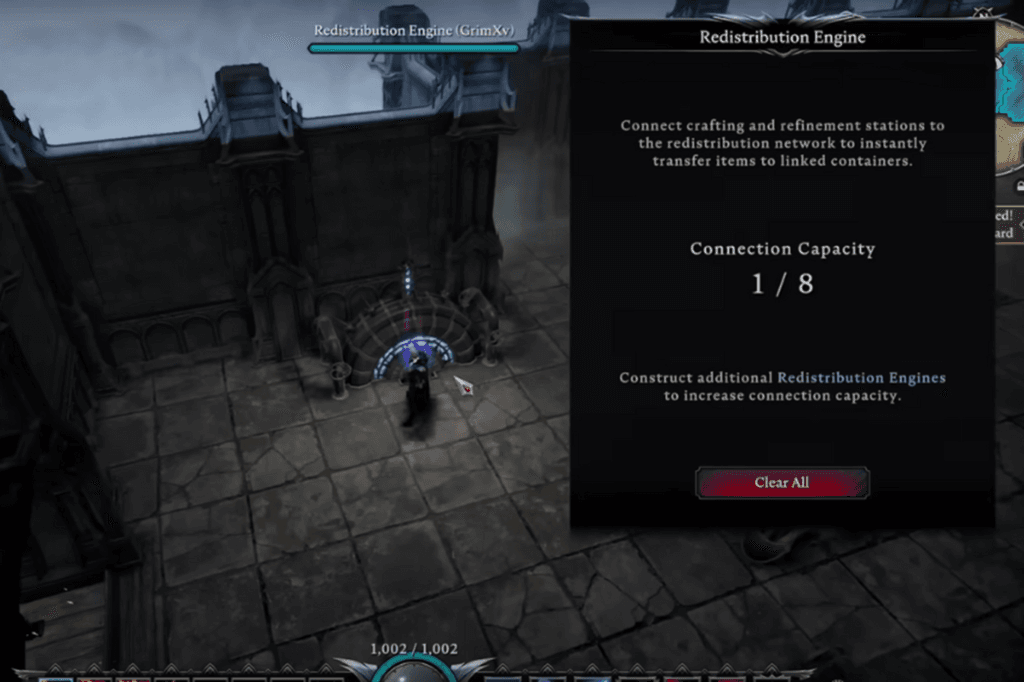This screenshot has height=682, width=1024.
Task: Click the Clear All button
Action: [x=782, y=483]
